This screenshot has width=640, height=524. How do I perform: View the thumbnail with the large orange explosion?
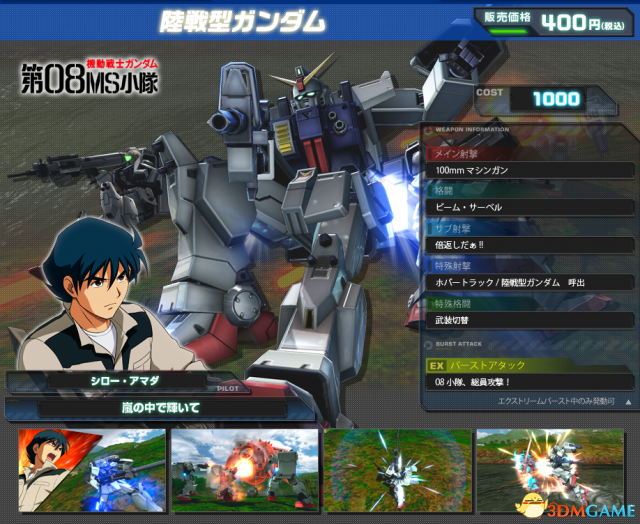tap(244, 470)
